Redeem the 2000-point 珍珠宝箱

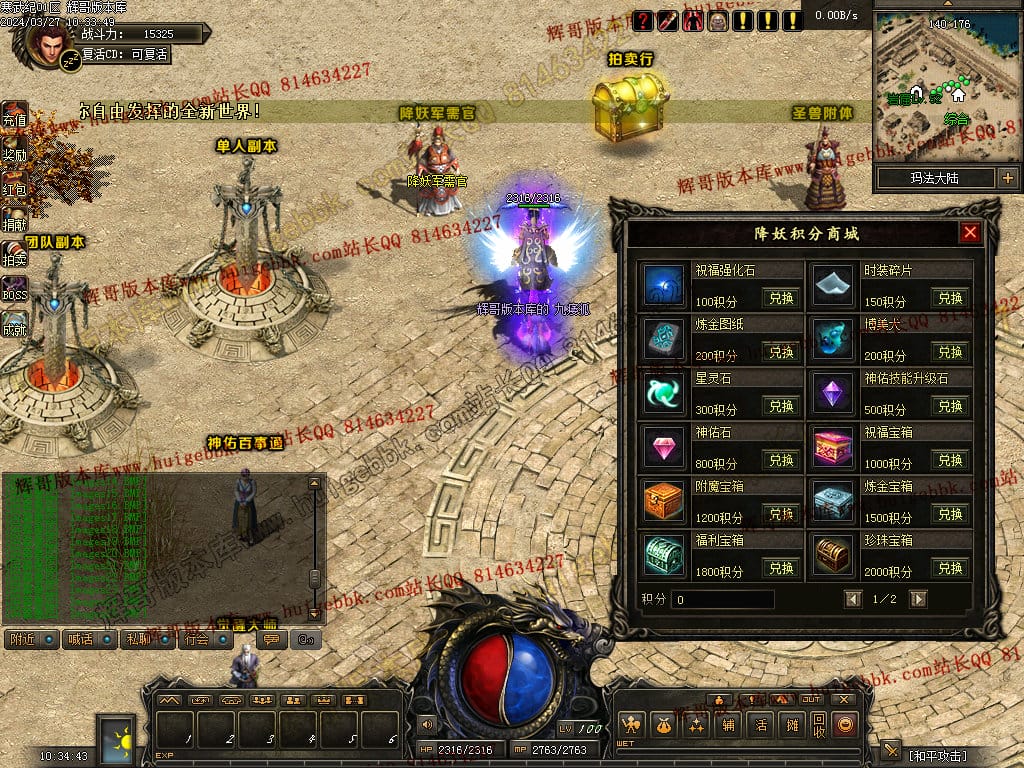pyautogui.click(x=949, y=568)
